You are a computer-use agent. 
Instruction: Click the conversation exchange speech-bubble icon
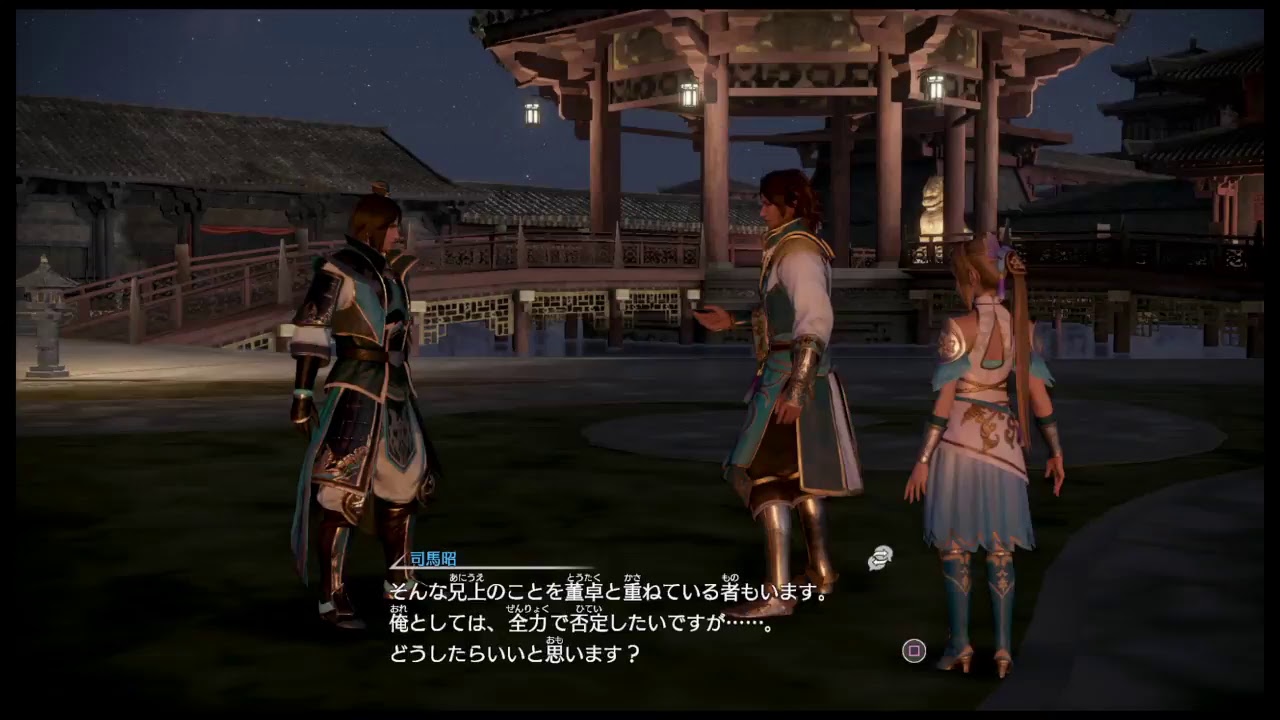[x=879, y=556]
